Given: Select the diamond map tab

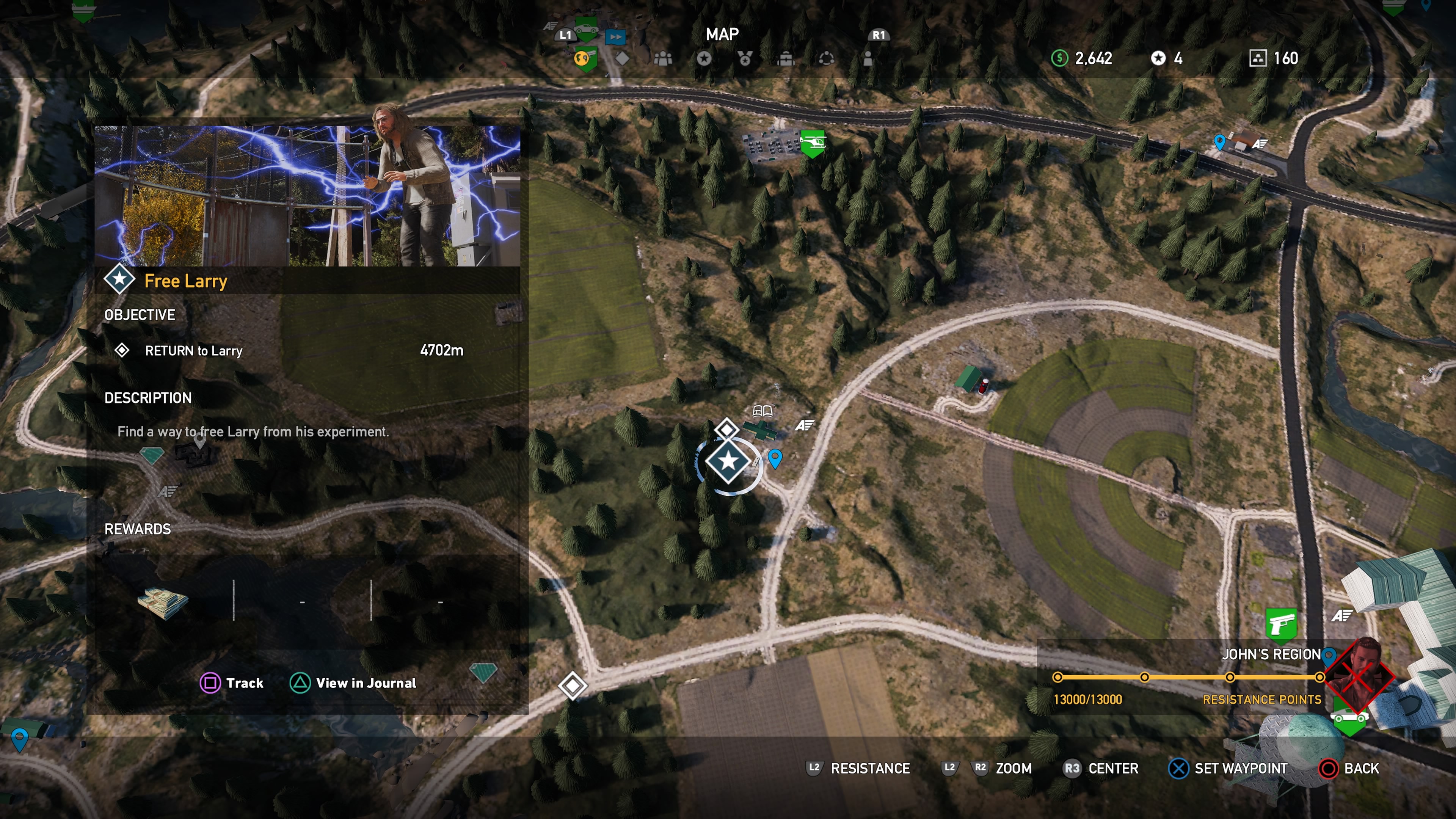Looking at the screenshot, I should coord(622,58).
